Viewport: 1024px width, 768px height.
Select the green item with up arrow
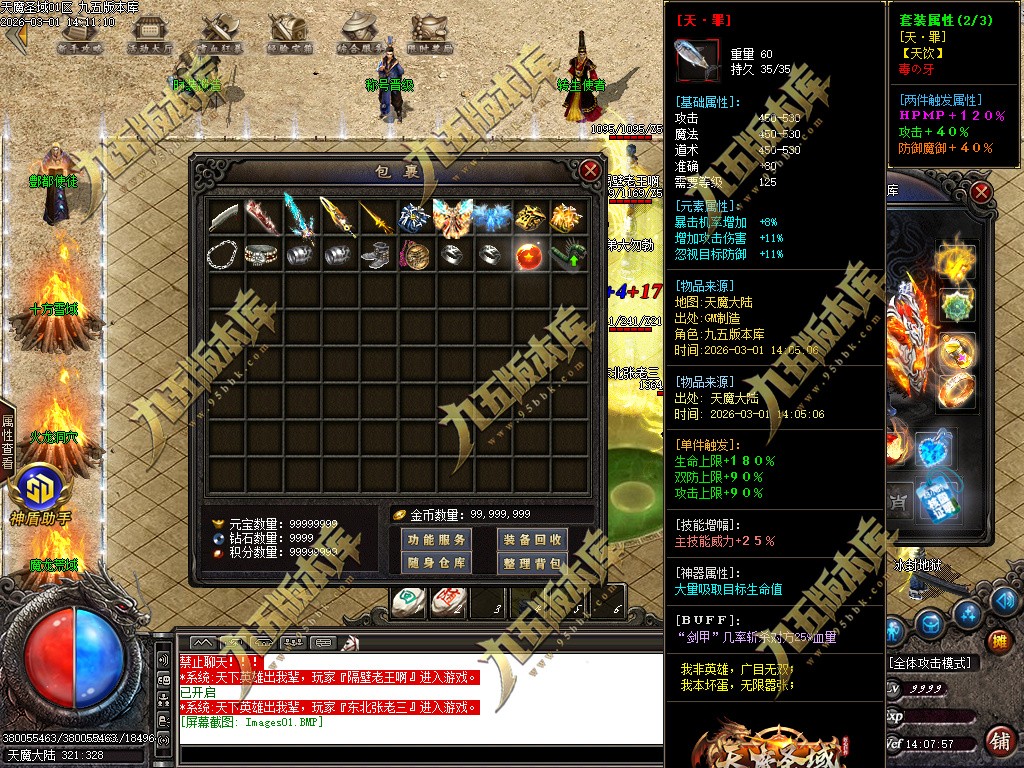(568, 255)
